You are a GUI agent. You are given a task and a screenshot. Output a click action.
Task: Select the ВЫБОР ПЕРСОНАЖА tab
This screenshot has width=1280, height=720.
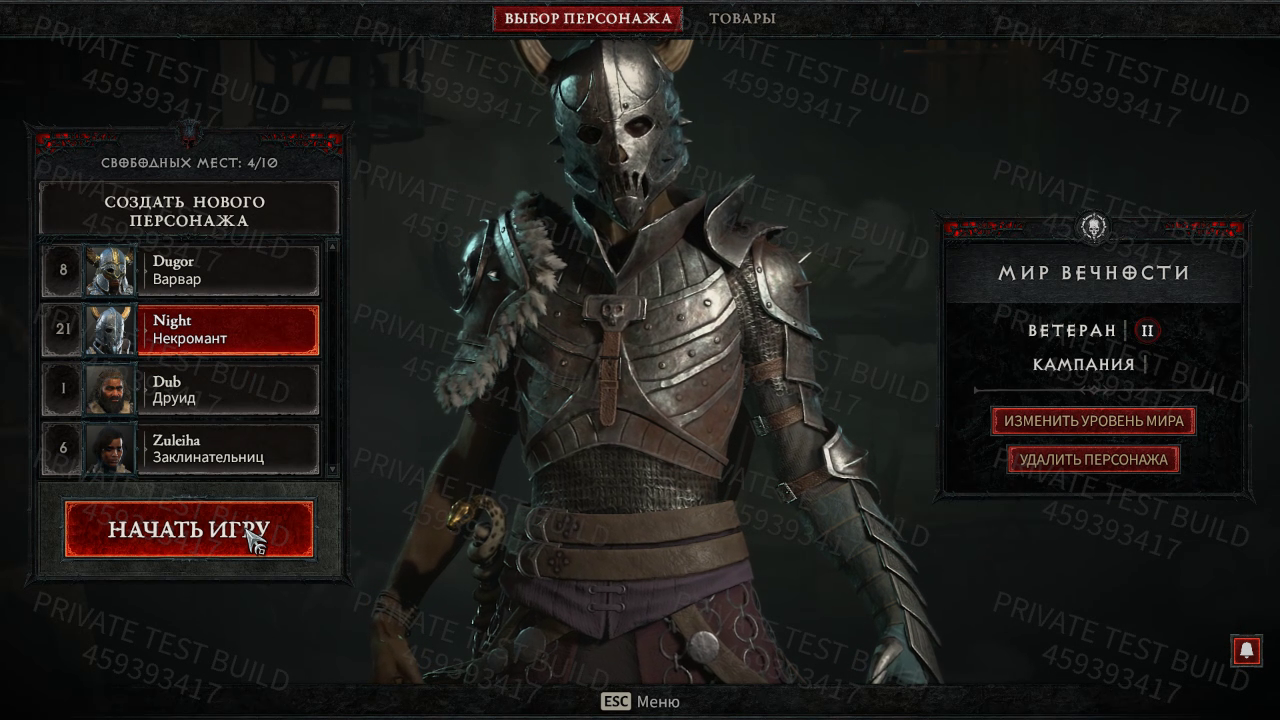[x=588, y=17]
